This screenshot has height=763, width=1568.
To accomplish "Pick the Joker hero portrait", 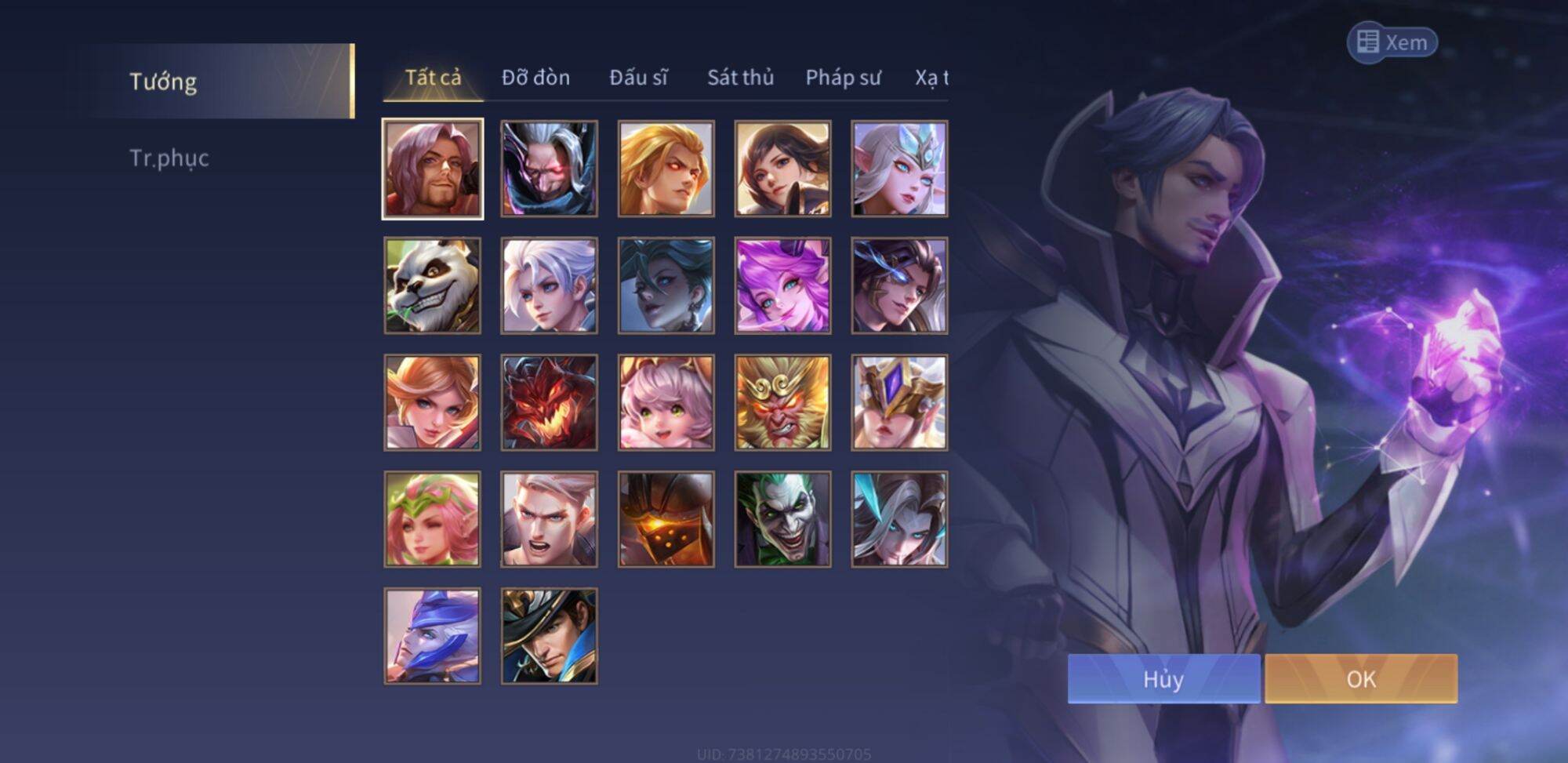I will click(x=782, y=519).
